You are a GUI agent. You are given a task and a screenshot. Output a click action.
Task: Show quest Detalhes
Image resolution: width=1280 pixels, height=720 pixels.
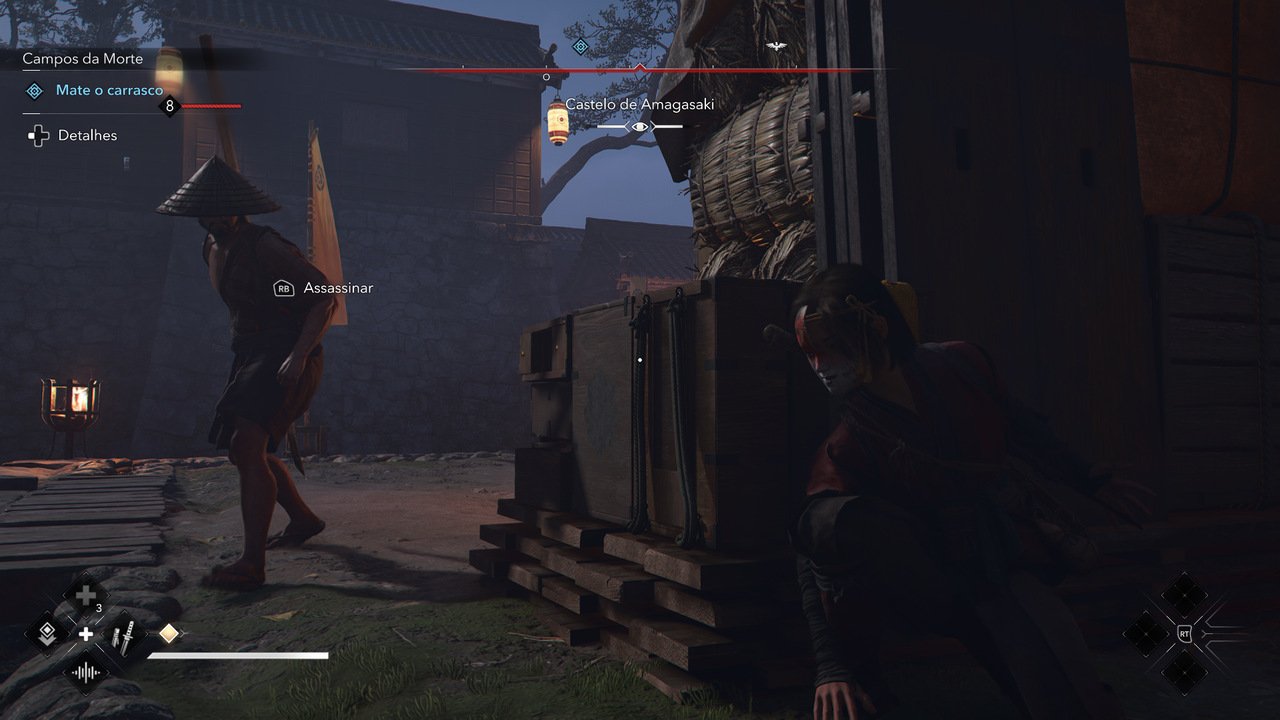coord(86,135)
